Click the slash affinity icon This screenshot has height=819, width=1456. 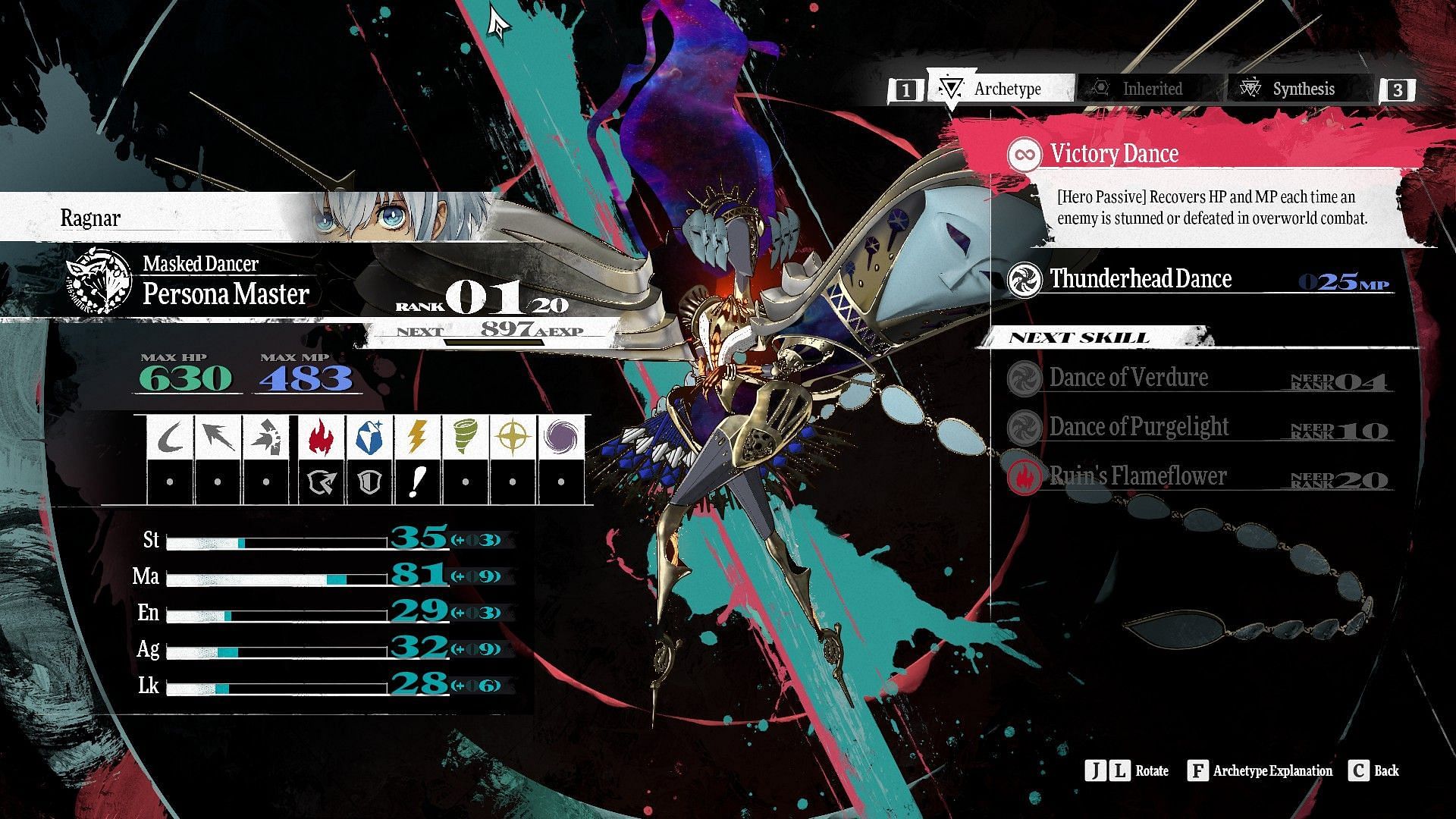[170, 437]
